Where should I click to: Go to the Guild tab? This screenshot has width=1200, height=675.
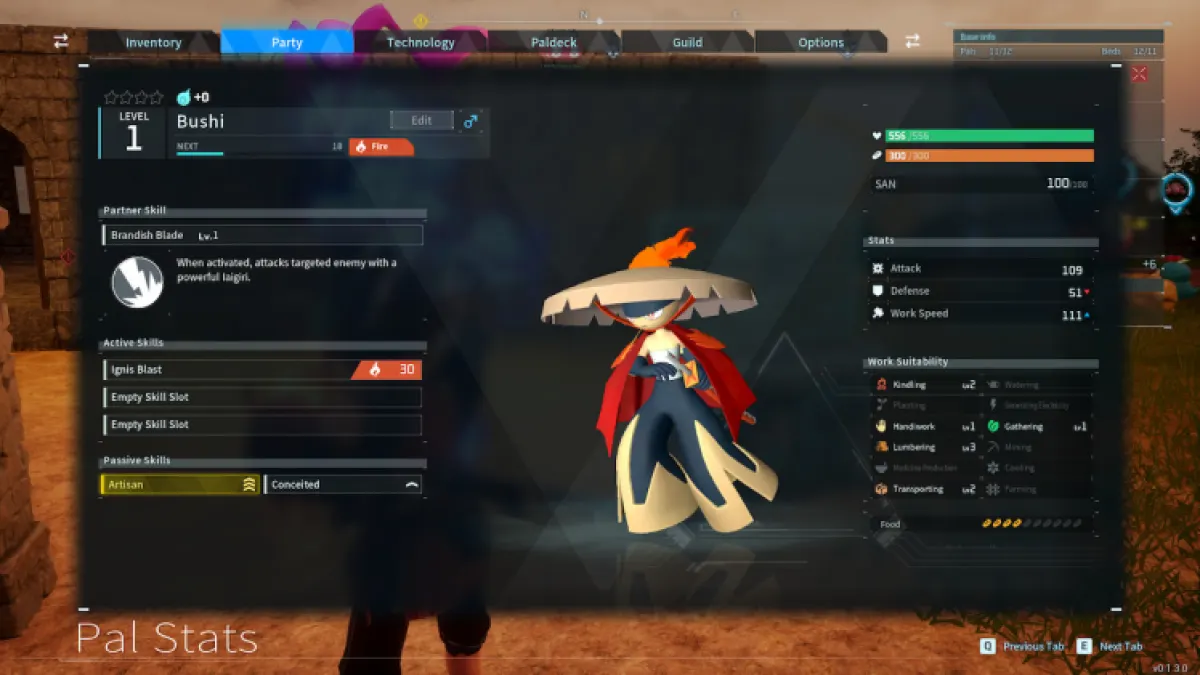[x=687, y=42]
